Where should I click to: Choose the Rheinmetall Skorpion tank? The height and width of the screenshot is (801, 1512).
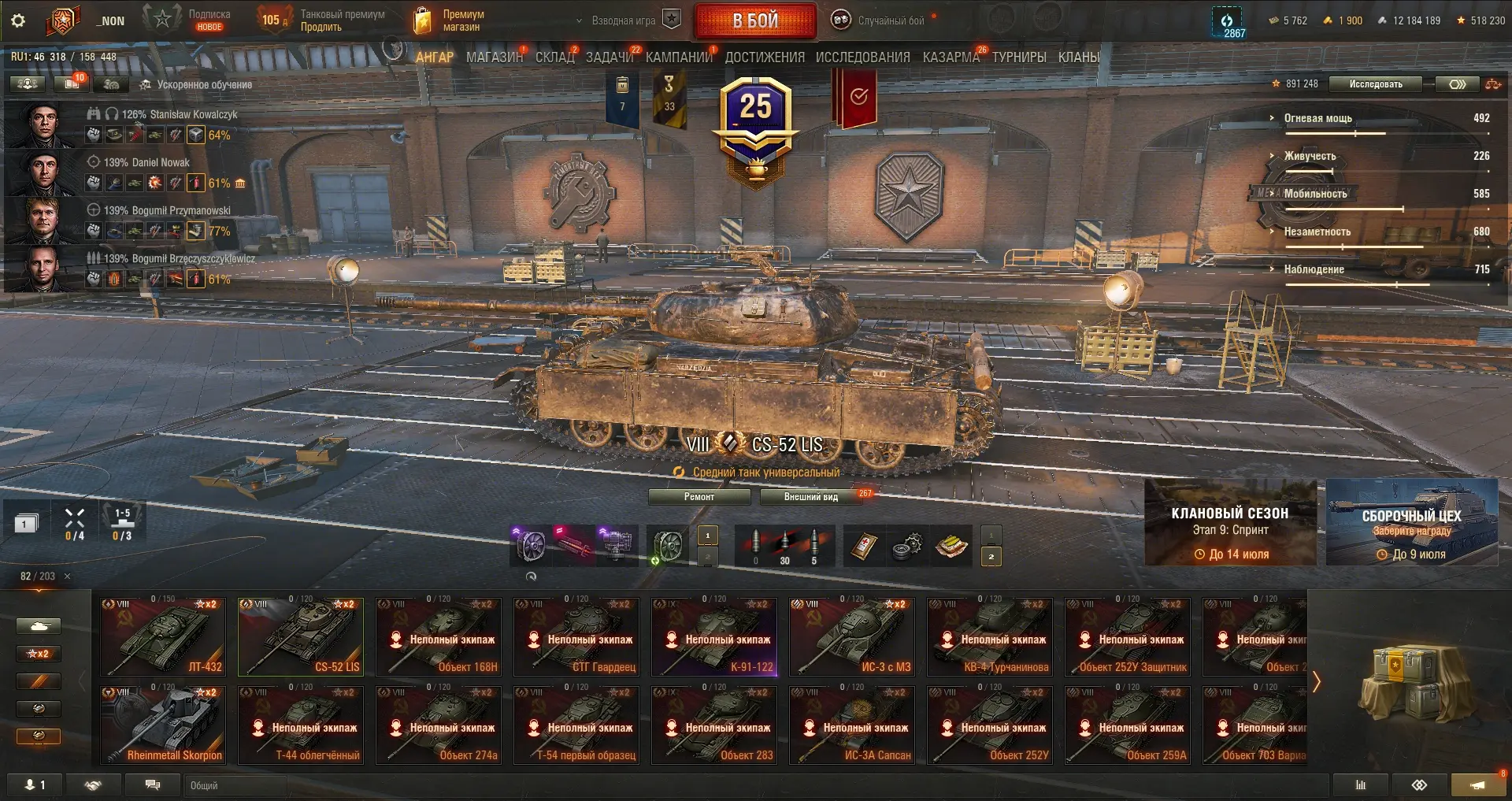(x=163, y=725)
